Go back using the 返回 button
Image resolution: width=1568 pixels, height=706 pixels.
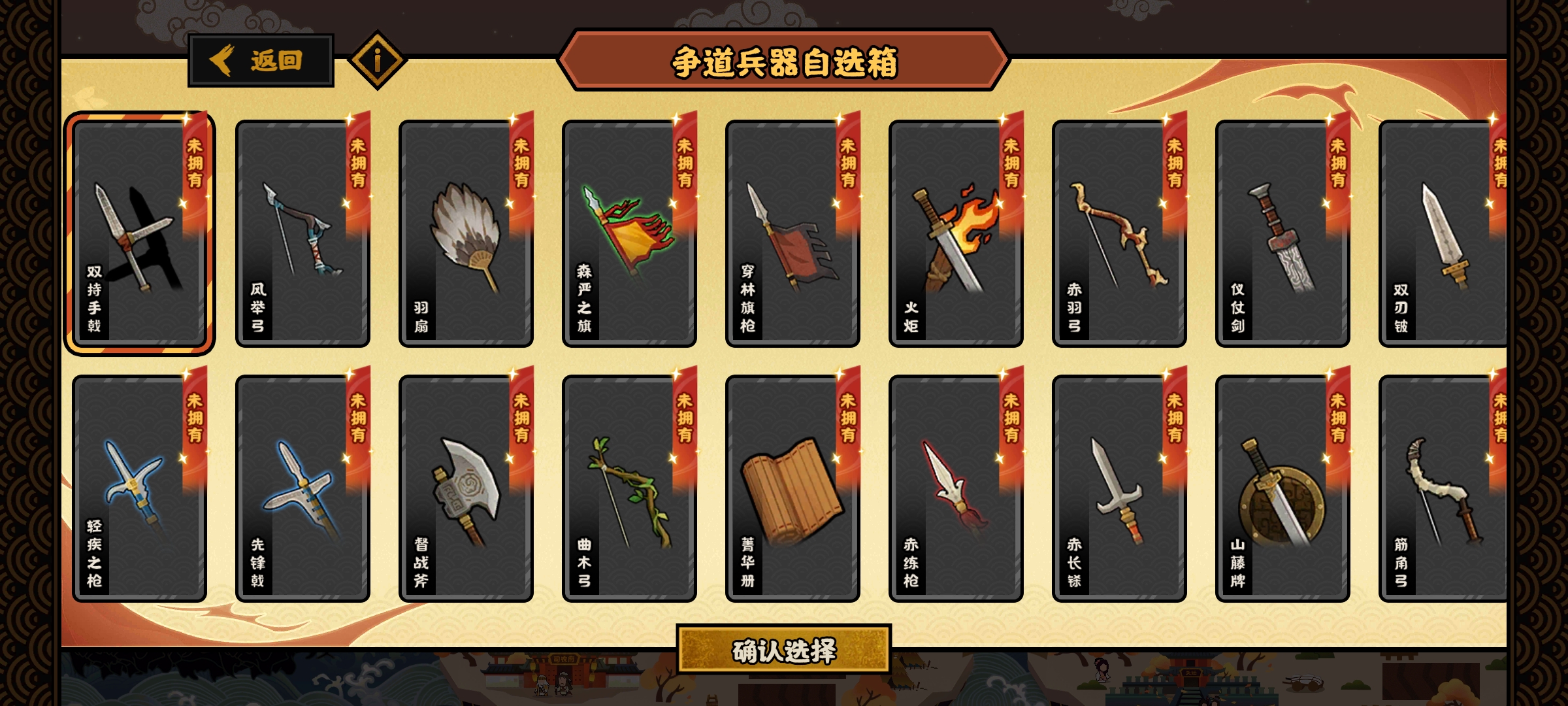(261, 61)
